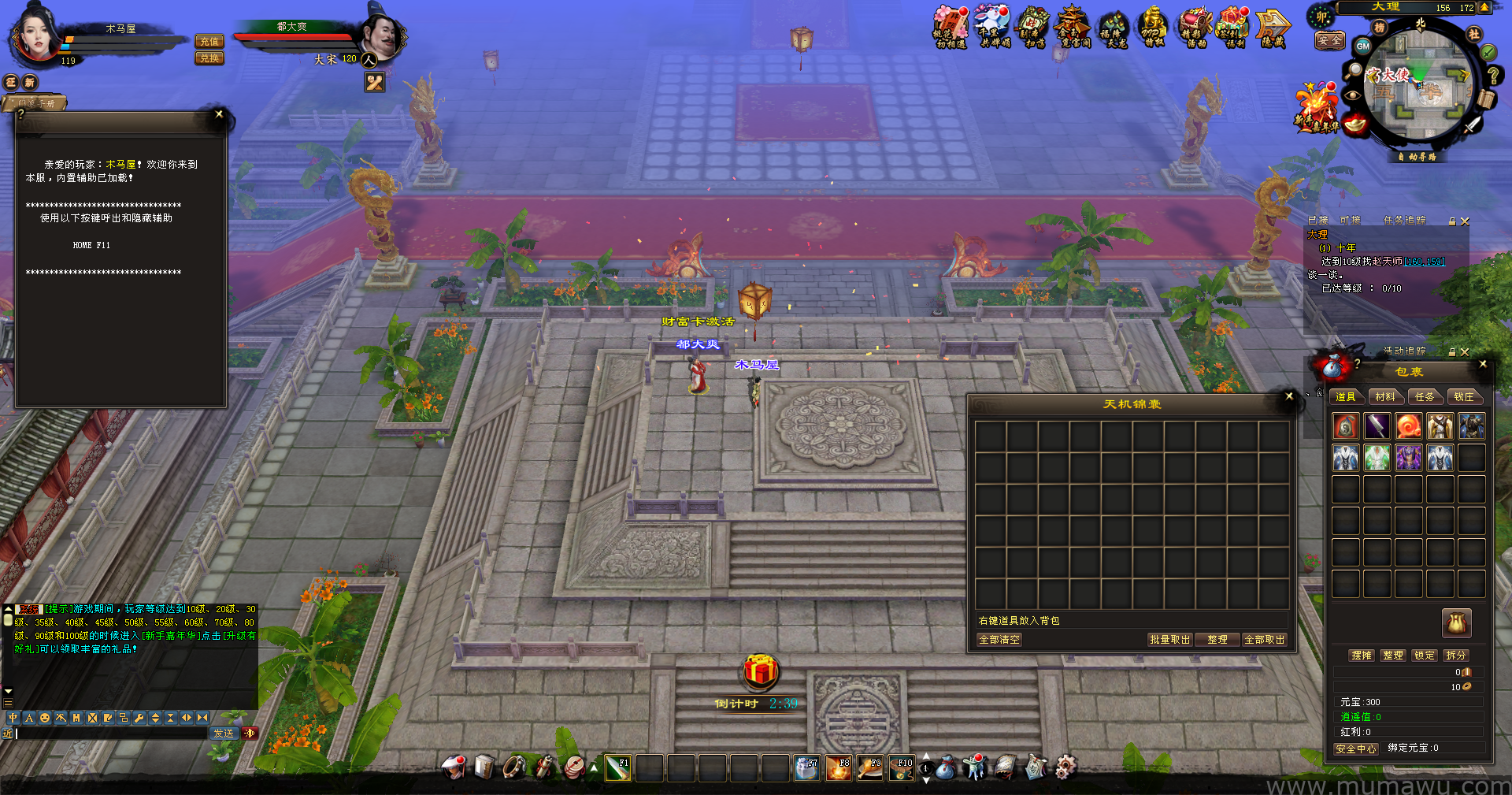Open the gear settings icon in the bottom bar
The image size is (1512, 795).
pyautogui.click(x=1065, y=767)
